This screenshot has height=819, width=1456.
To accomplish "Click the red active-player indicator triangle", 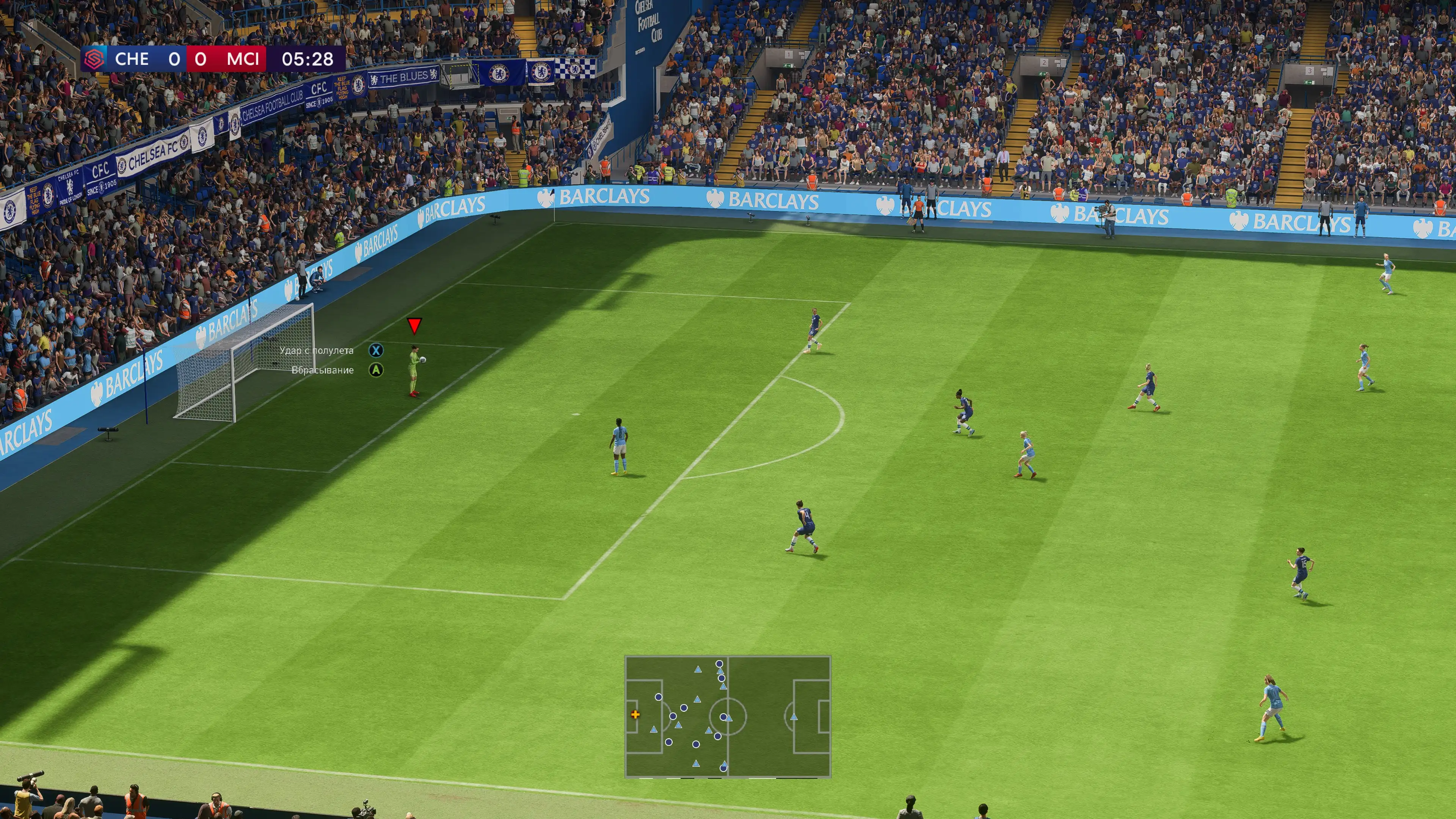I will tap(414, 325).
